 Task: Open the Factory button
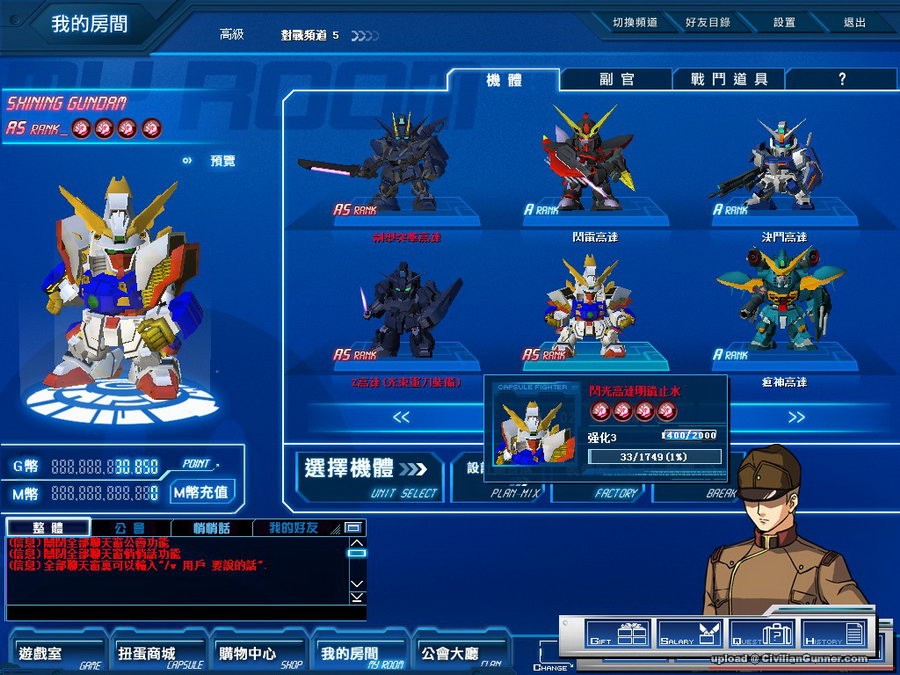[x=614, y=492]
